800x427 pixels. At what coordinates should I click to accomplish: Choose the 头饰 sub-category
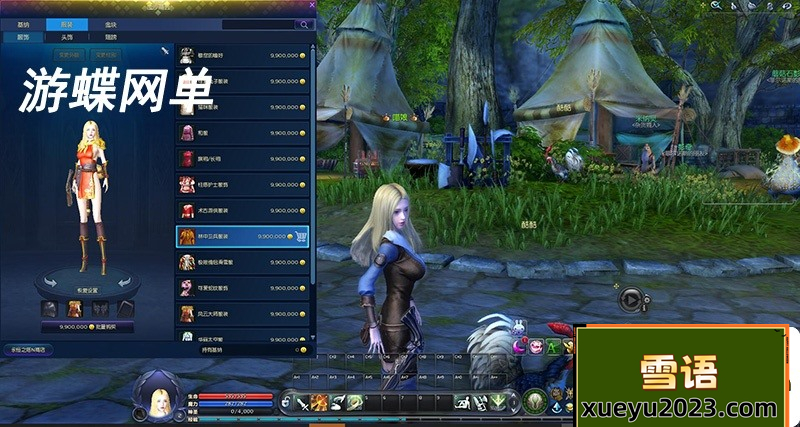click(x=66, y=37)
